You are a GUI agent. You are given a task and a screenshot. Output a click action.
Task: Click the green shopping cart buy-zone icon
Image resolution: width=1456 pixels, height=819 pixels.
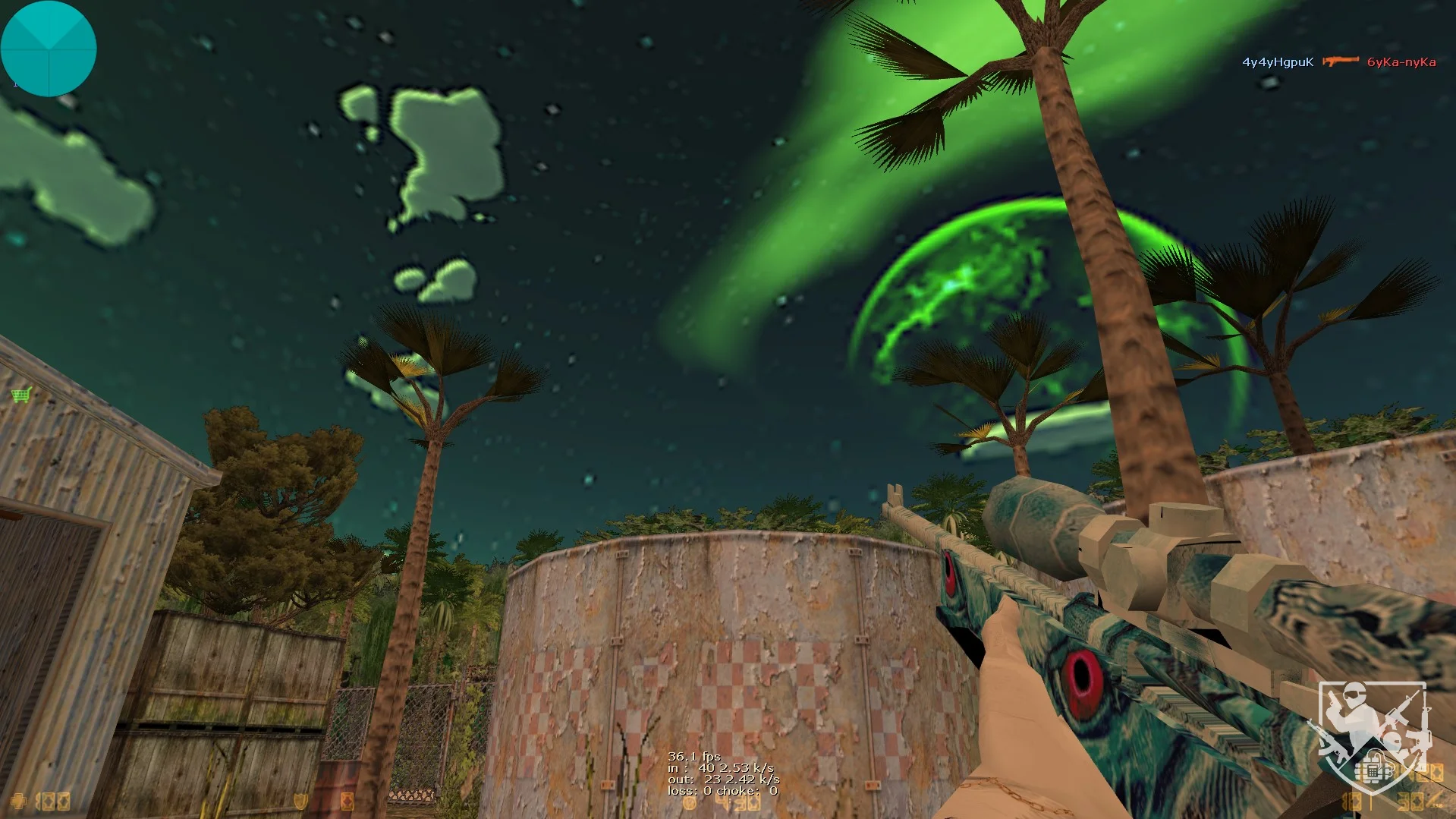[21, 395]
